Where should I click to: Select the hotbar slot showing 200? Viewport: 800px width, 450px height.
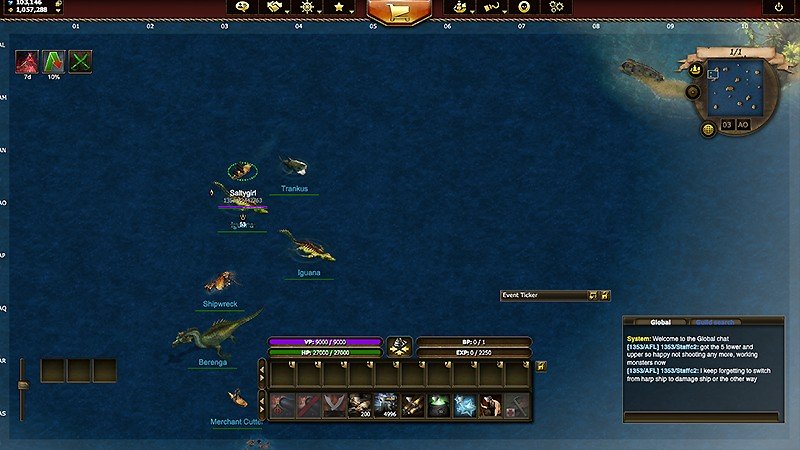[x=359, y=405]
